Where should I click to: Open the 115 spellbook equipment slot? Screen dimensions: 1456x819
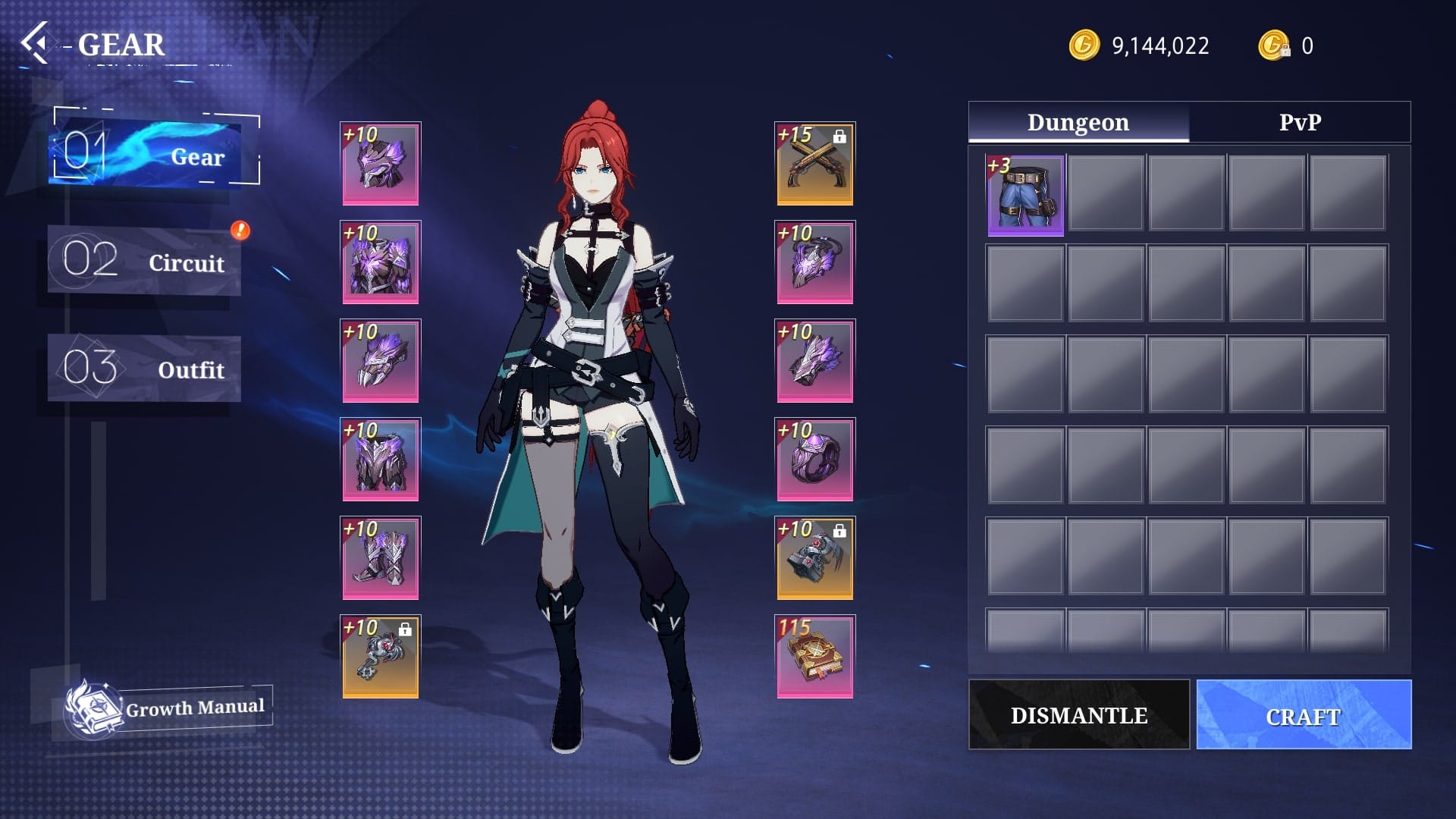pos(814,657)
